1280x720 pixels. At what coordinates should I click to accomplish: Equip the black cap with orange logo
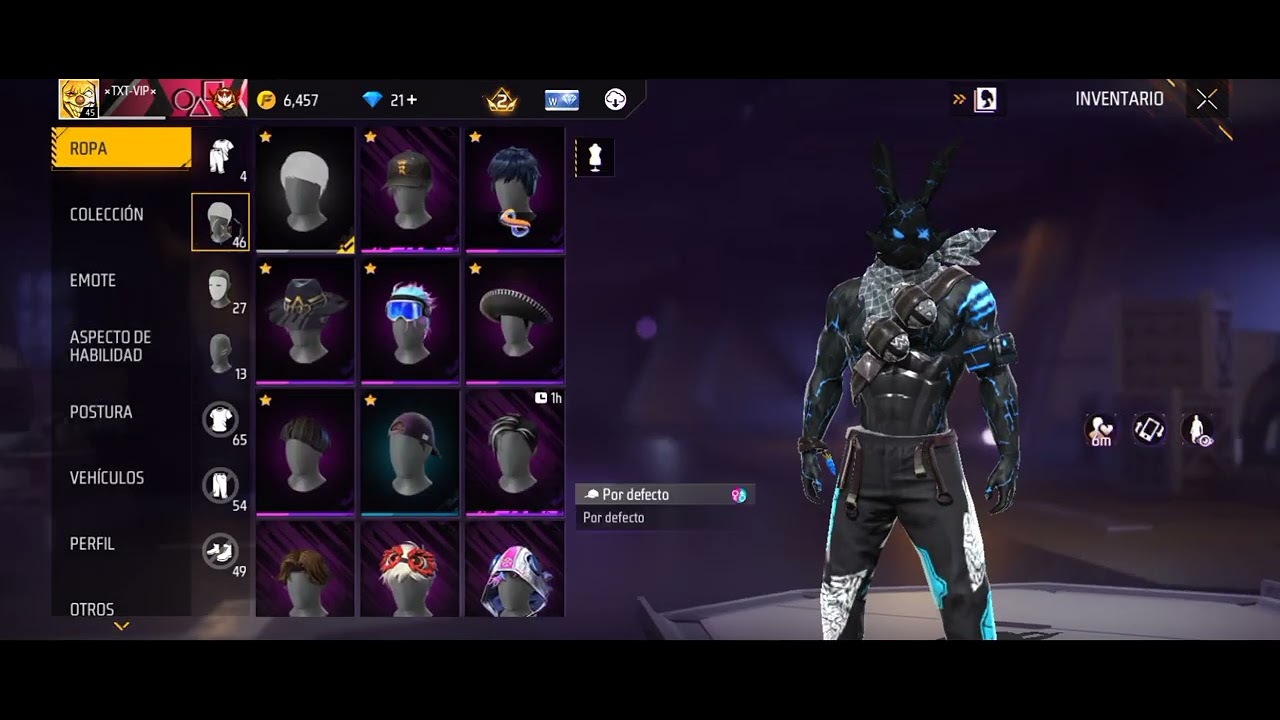tap(410, 189)
